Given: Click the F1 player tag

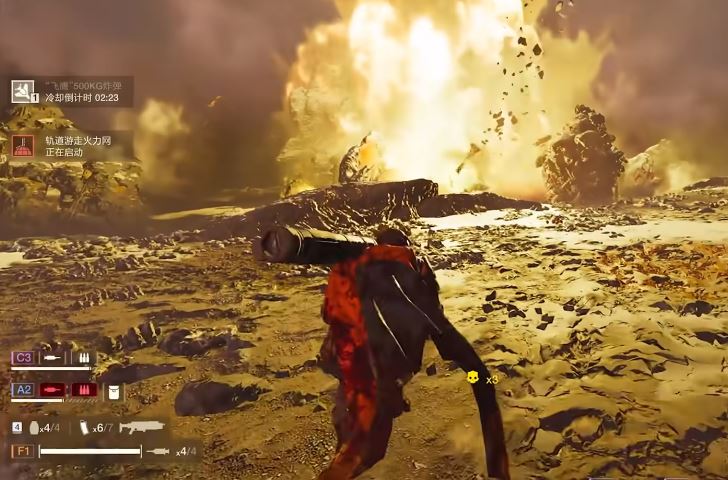Looking at the screenshot, I should point(23,451).
